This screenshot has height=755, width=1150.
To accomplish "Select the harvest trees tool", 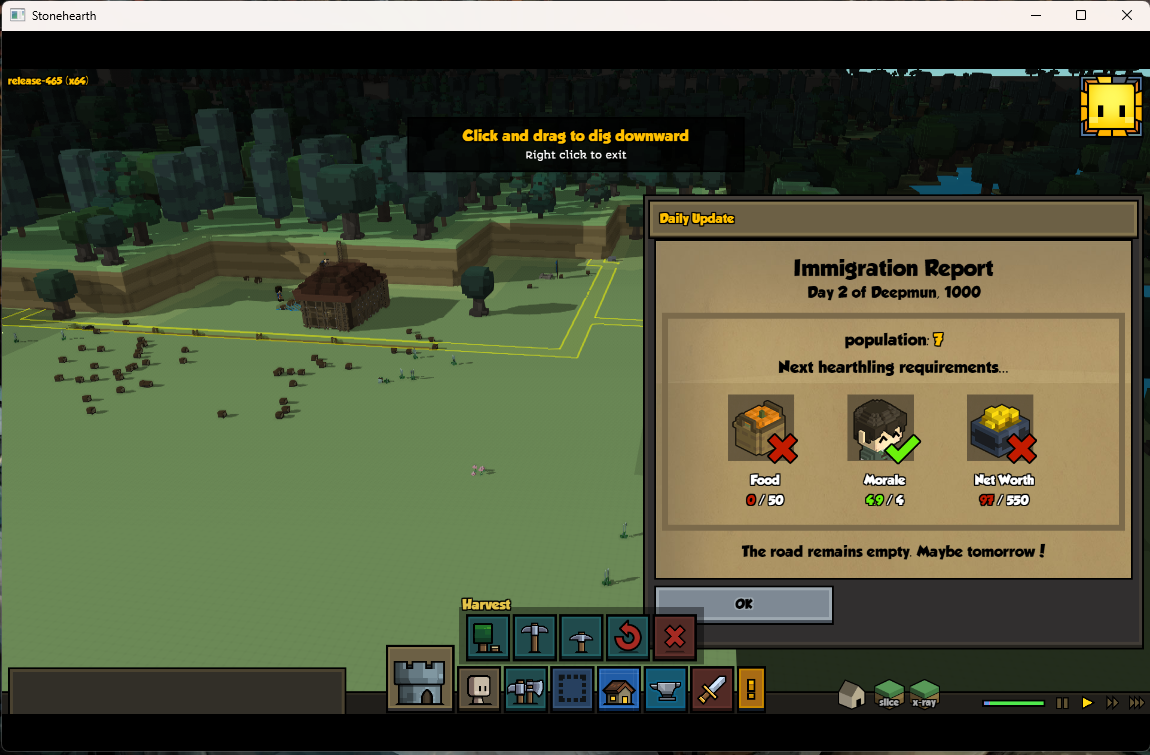I will pos(488,636).
